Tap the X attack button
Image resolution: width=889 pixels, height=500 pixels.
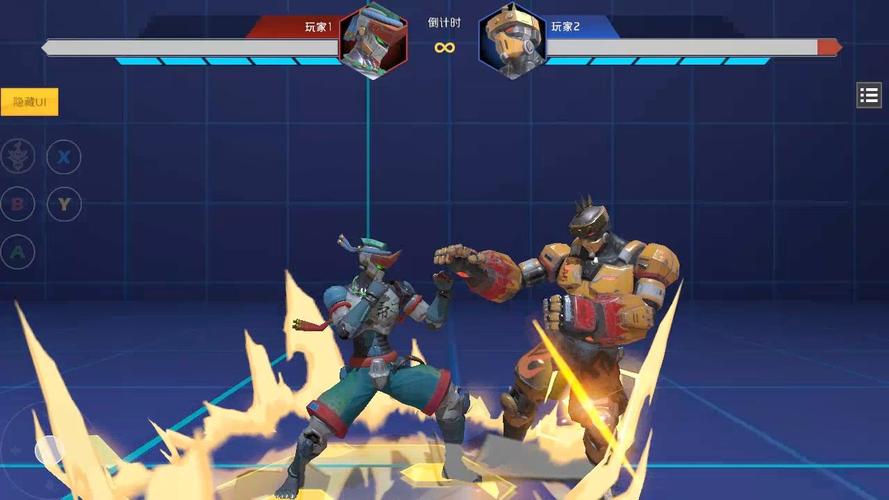64,156
